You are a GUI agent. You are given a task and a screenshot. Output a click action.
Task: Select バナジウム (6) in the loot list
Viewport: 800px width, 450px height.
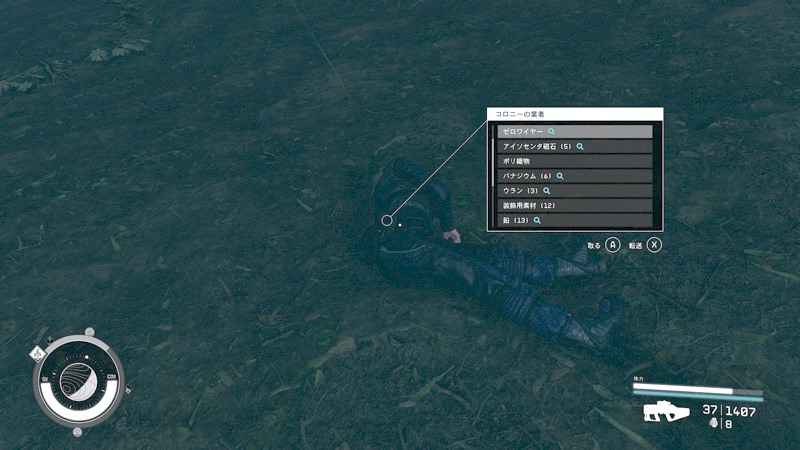[x=574, y=176]
